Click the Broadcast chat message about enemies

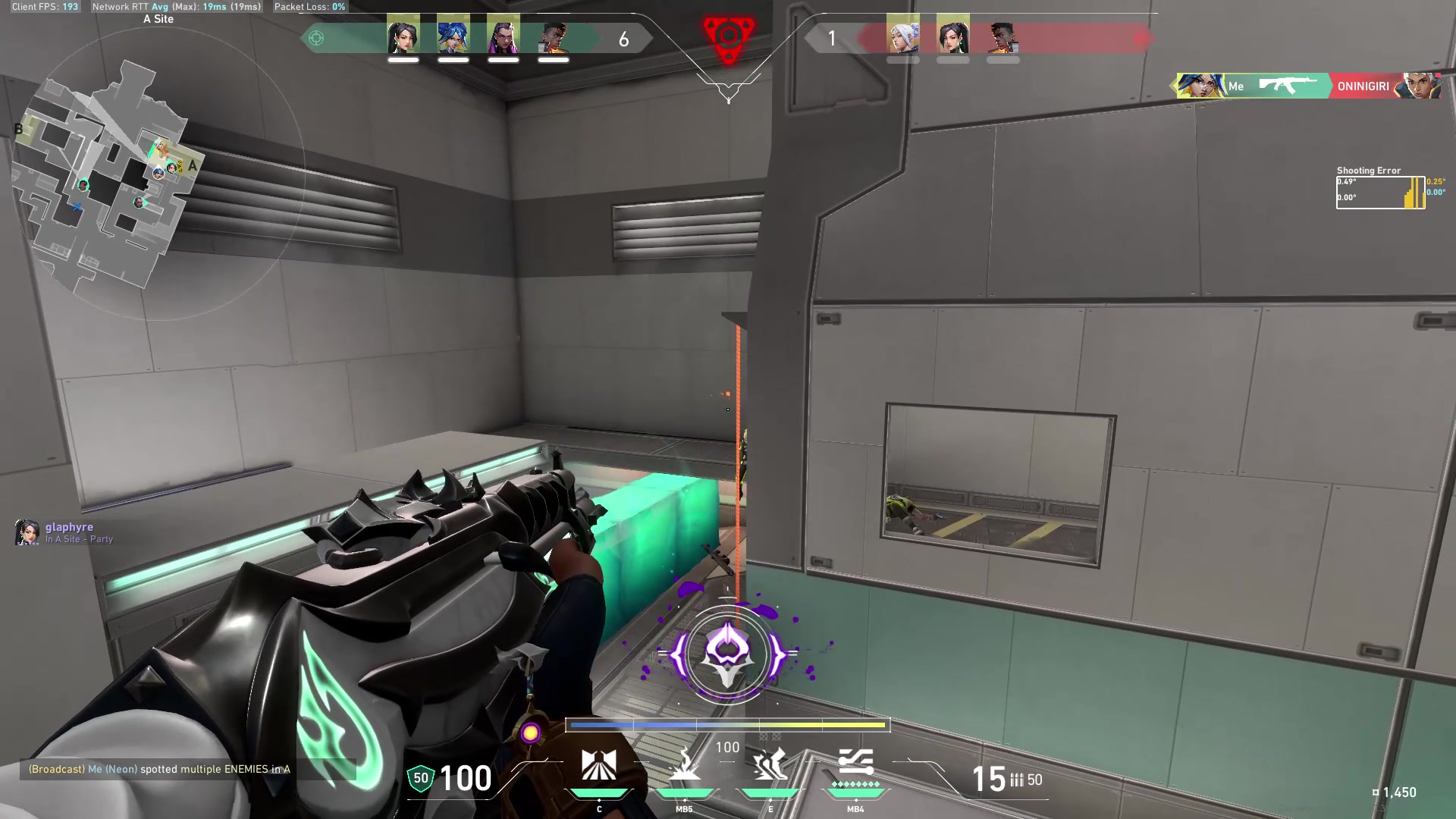point(159,769)
